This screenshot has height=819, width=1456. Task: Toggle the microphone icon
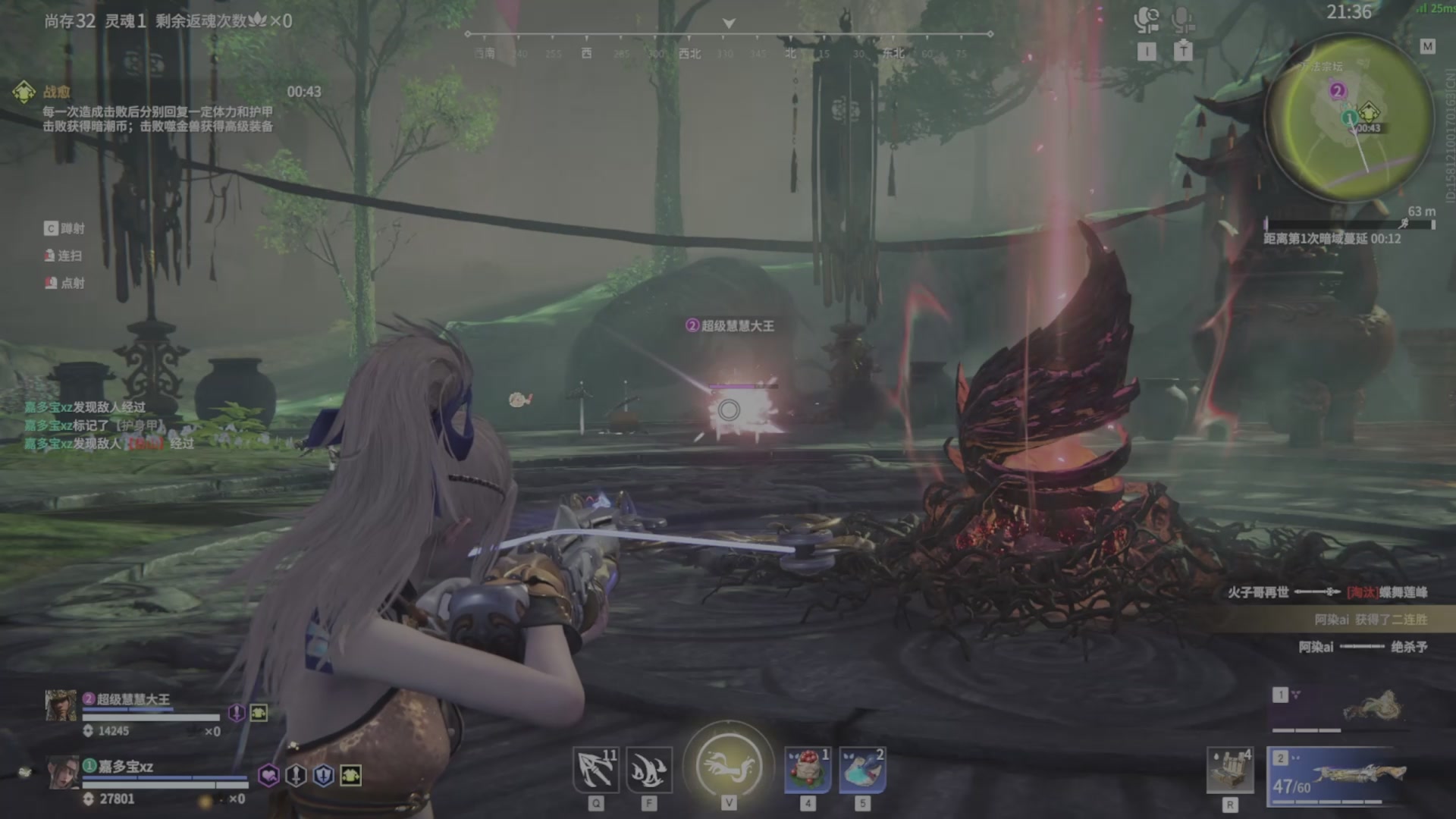[x=1182, y=20]
